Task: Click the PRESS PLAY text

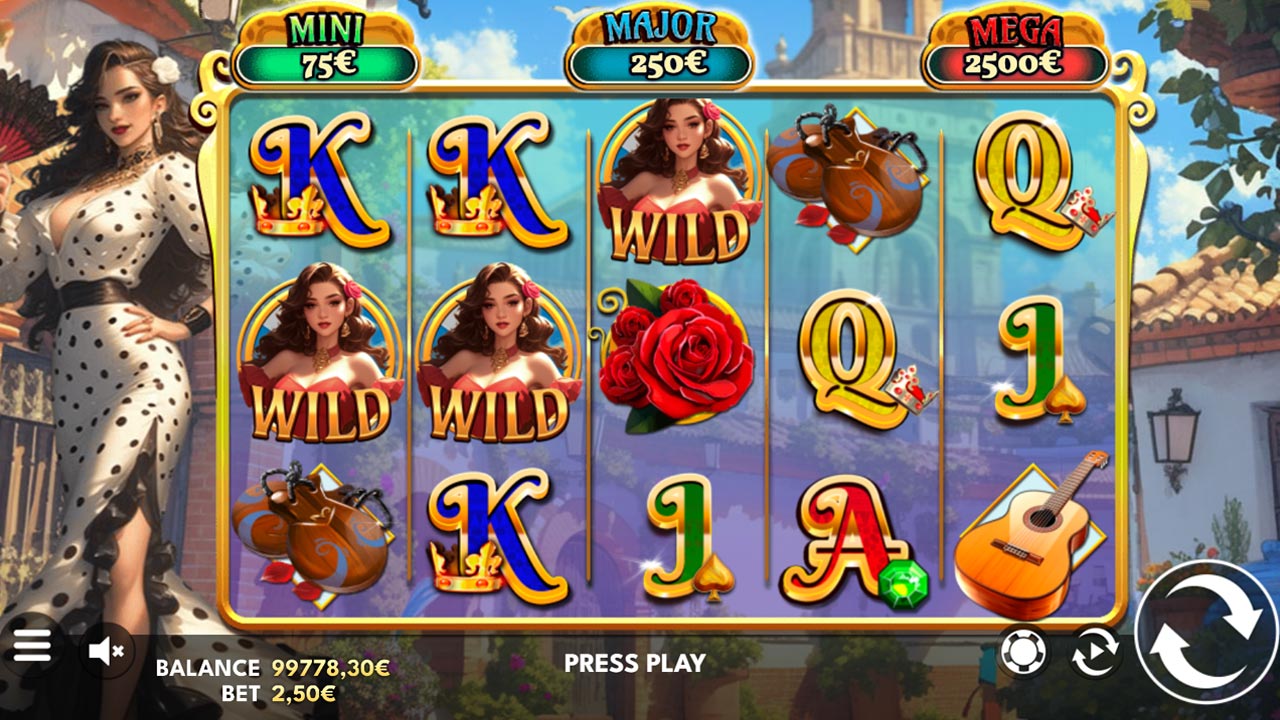Action: [634, 661]
